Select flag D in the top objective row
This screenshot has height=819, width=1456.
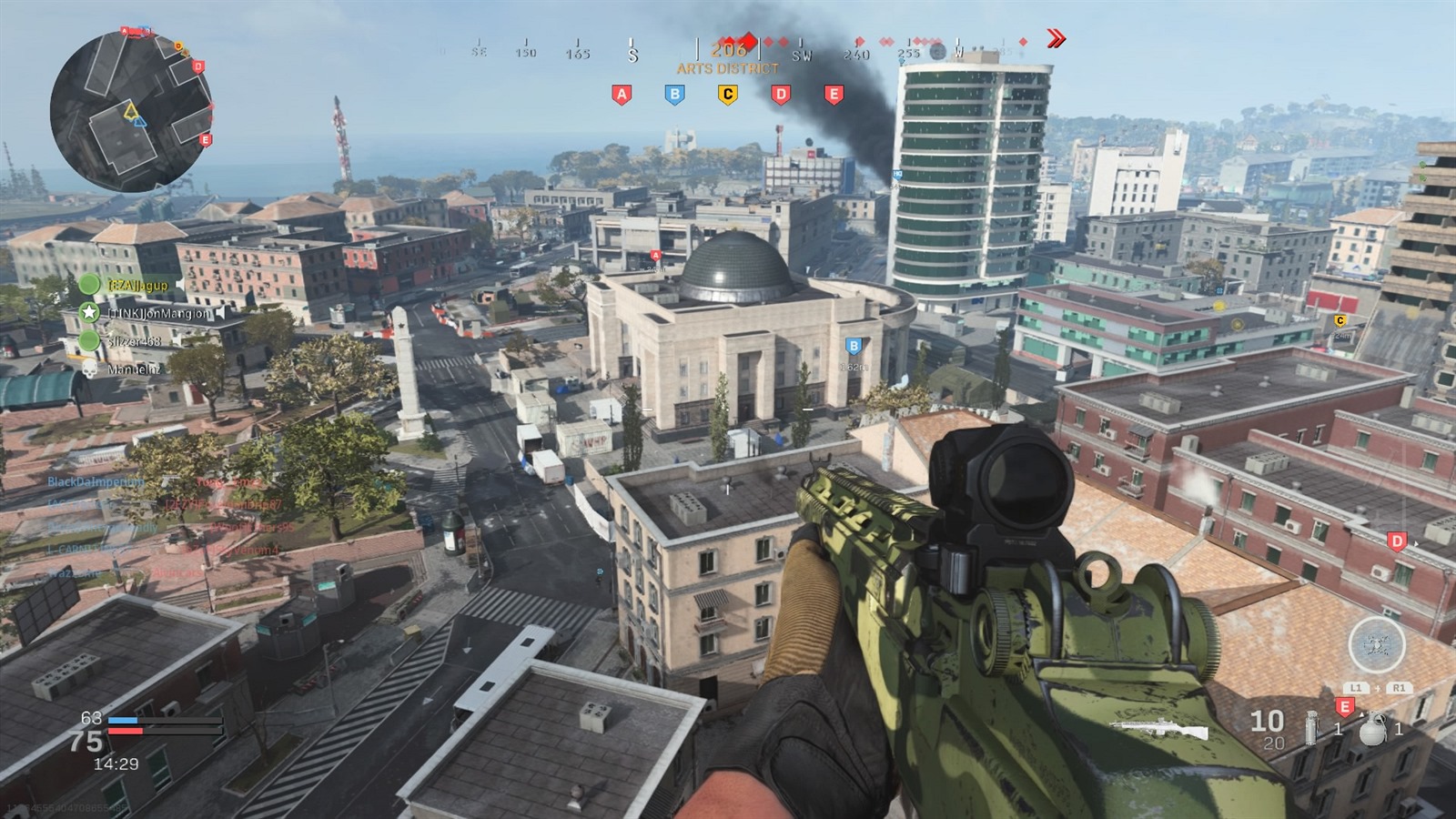(781, 94)
